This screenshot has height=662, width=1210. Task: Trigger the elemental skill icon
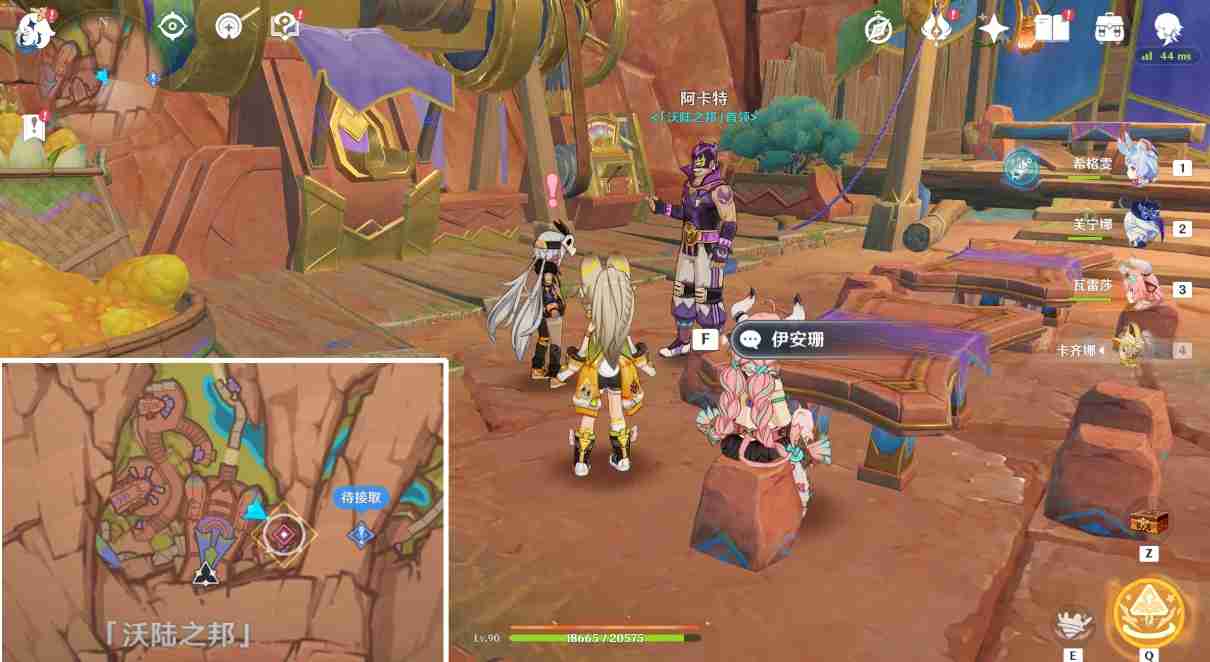click(1074, 625)
